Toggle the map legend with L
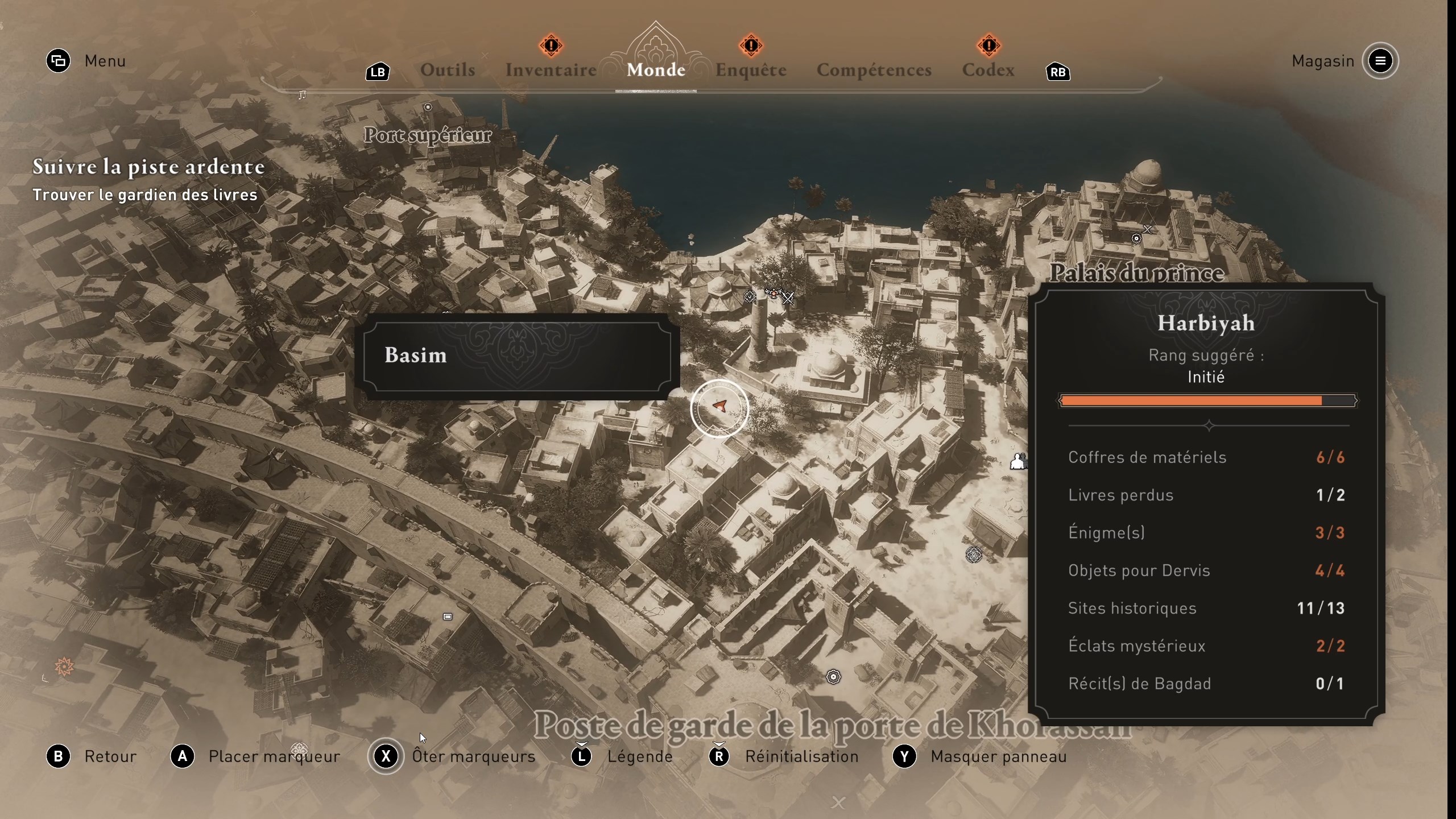 [x=581, y=756]
